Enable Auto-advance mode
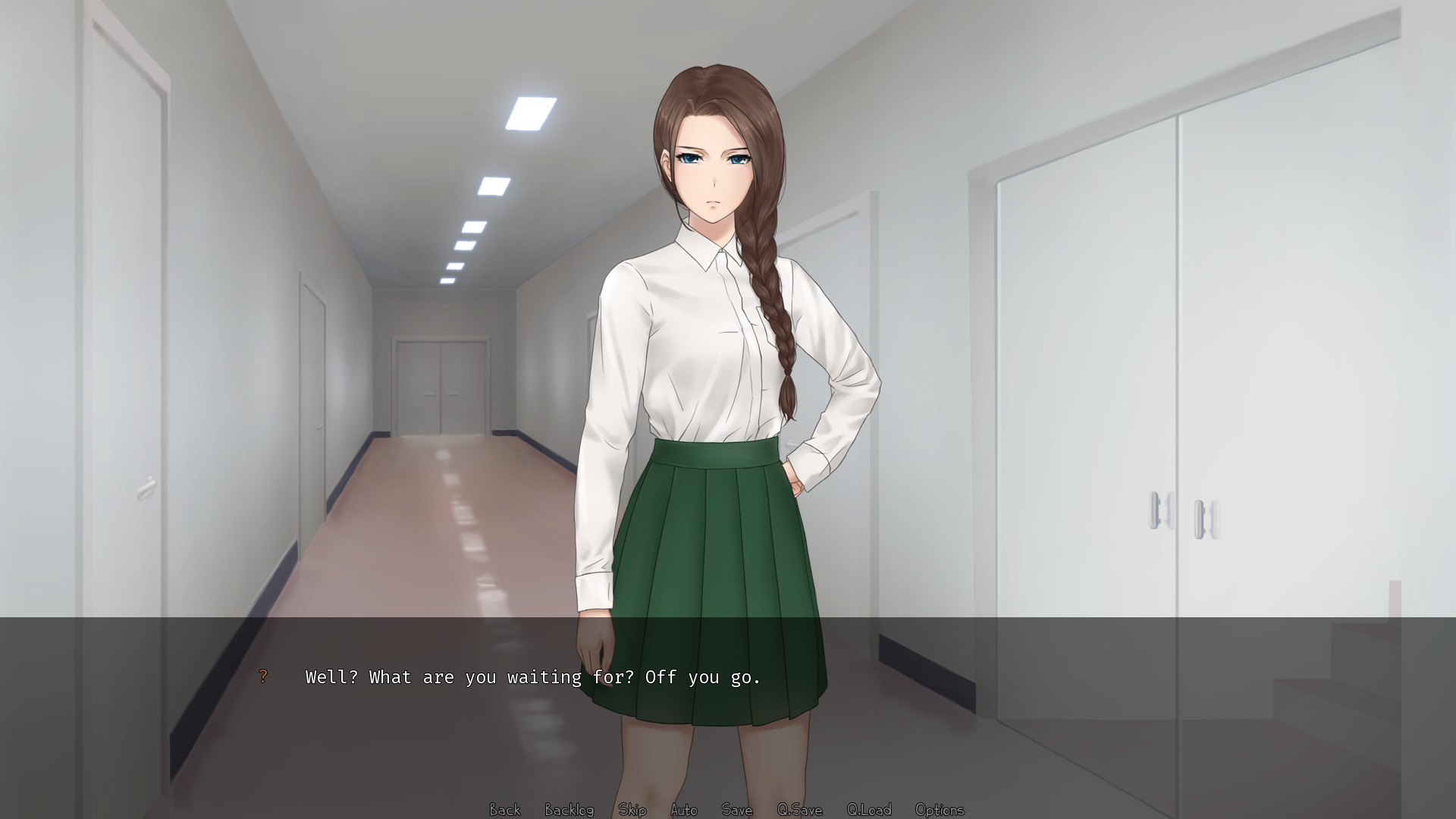Image resolution: width=1456 pixels, height=819 pixels. (x=684, y=810)
